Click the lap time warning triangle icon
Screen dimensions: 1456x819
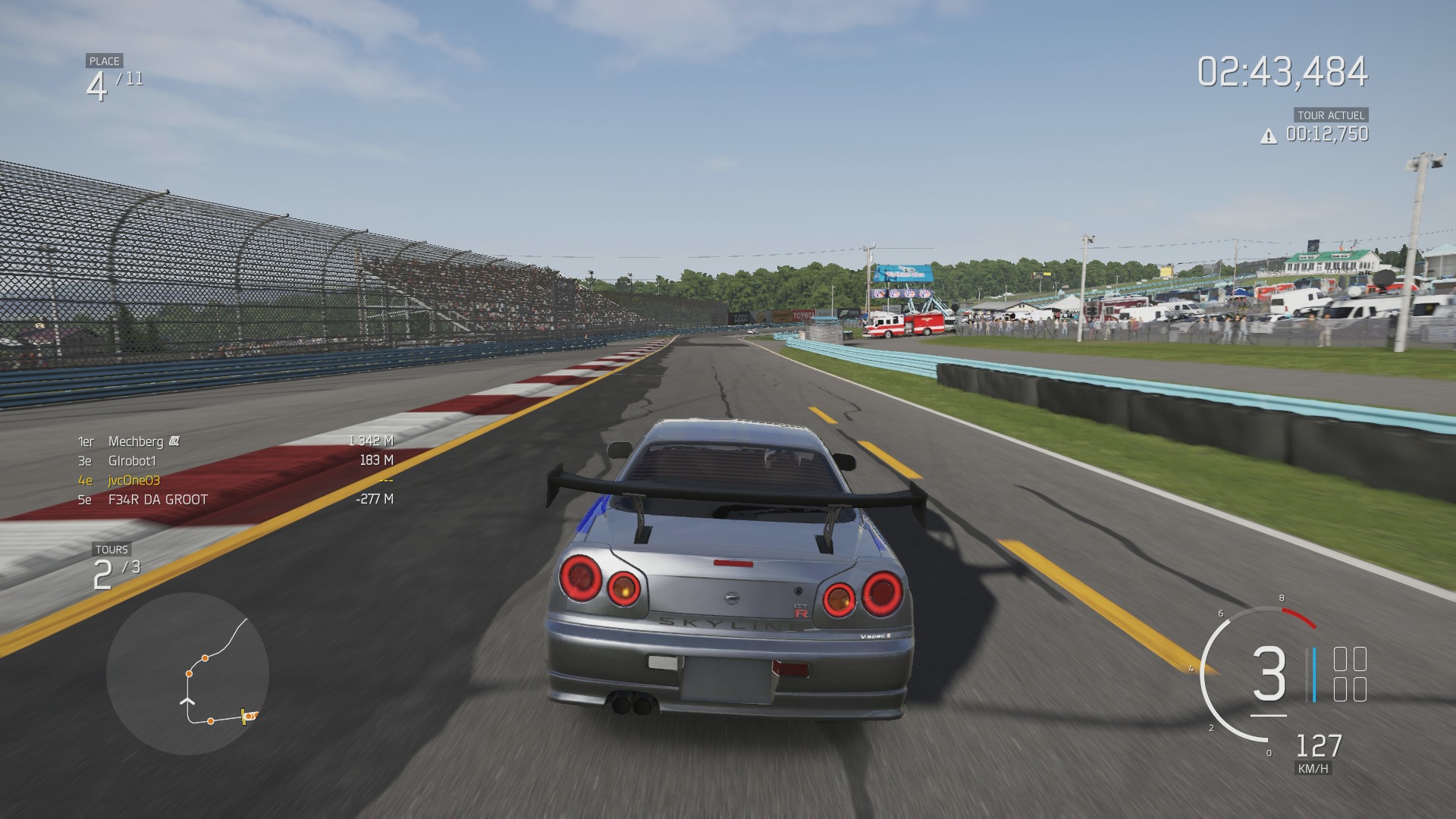pyautogui.click(x=1268, y=136)
